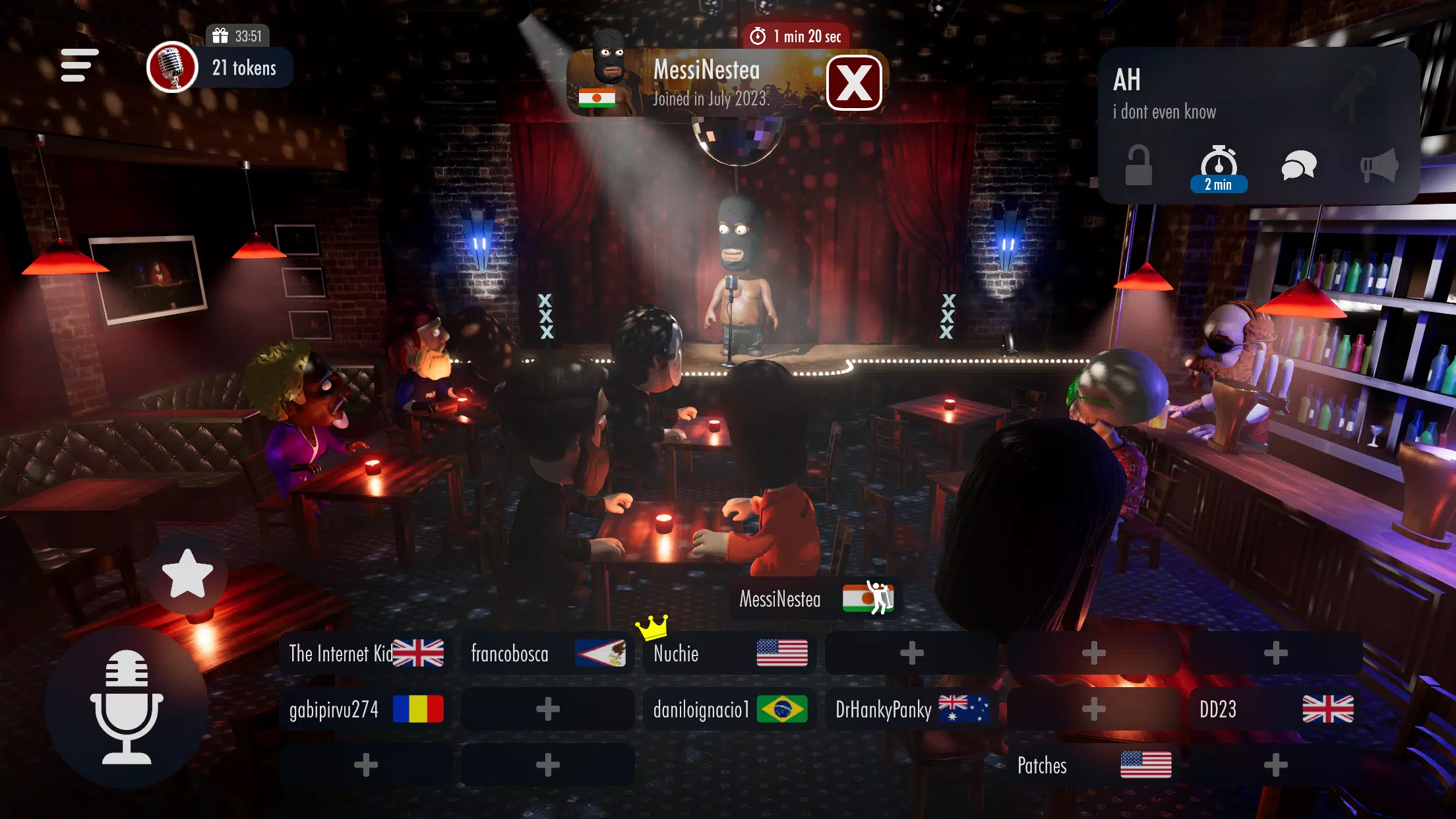Viewport: 1456px width, 819px height.
Task: Click Patches' United States flag
Action: 1145,766
